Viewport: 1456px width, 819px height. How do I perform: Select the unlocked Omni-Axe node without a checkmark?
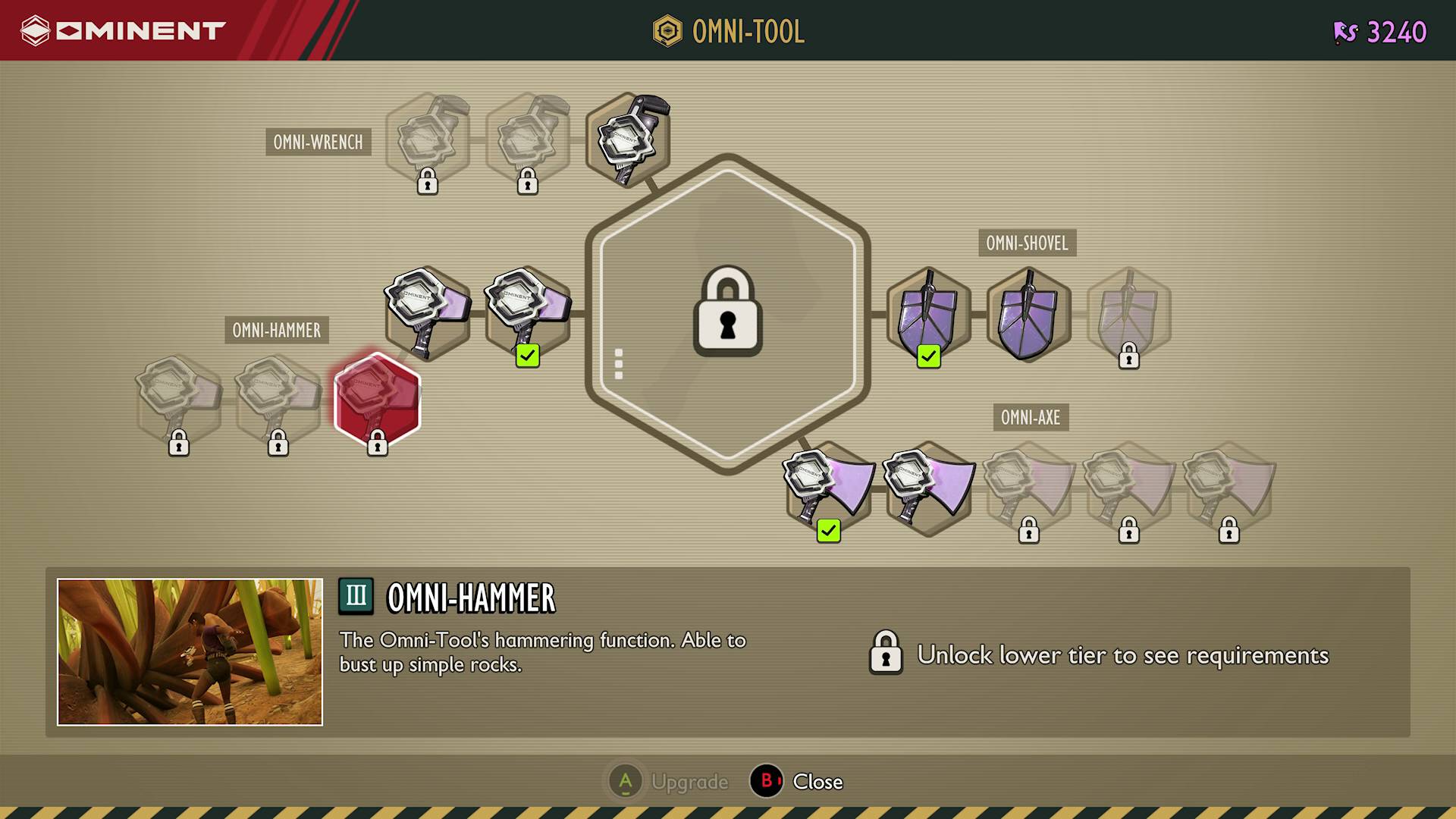coord(929,488)
